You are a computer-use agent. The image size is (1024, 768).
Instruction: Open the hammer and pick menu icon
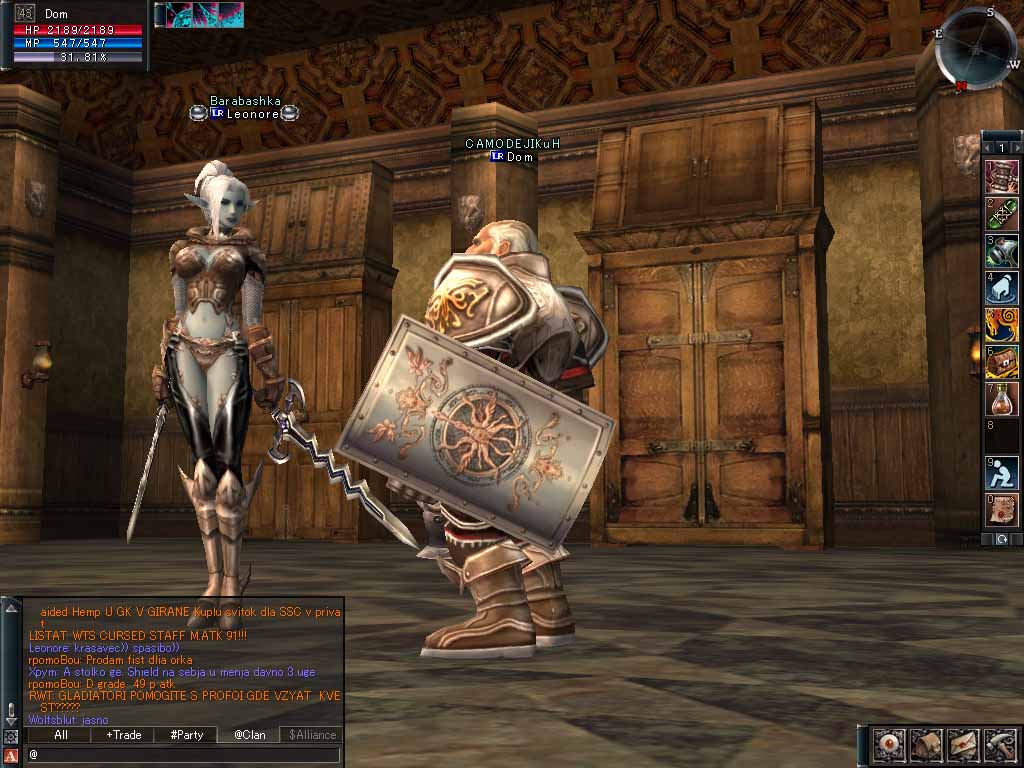coord(998,745)
